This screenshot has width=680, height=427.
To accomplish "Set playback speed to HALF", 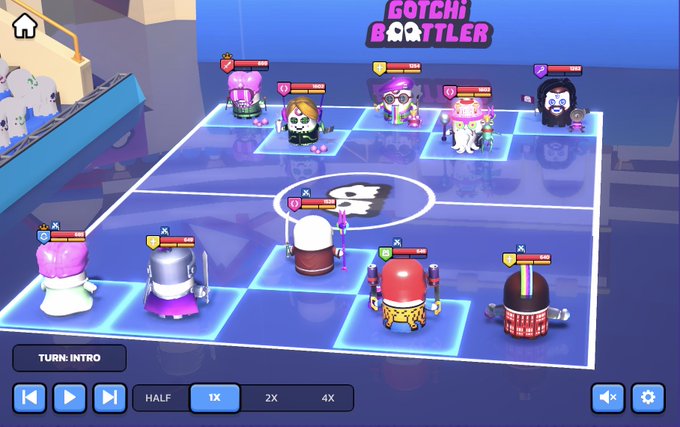I will (x=159, y=398).
